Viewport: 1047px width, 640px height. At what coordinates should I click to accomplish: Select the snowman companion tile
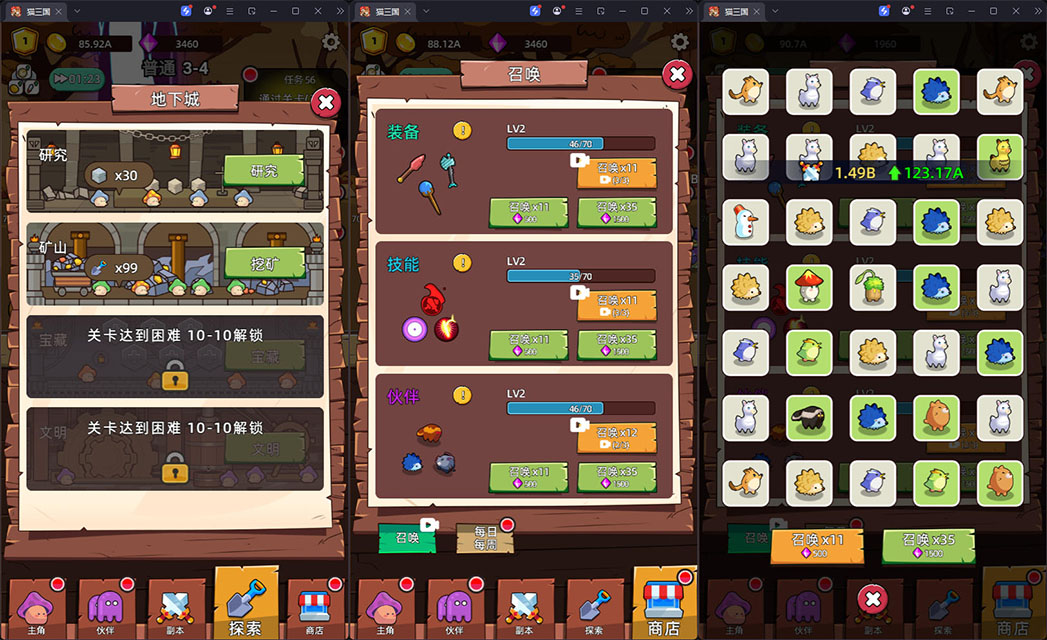(744, 221)
